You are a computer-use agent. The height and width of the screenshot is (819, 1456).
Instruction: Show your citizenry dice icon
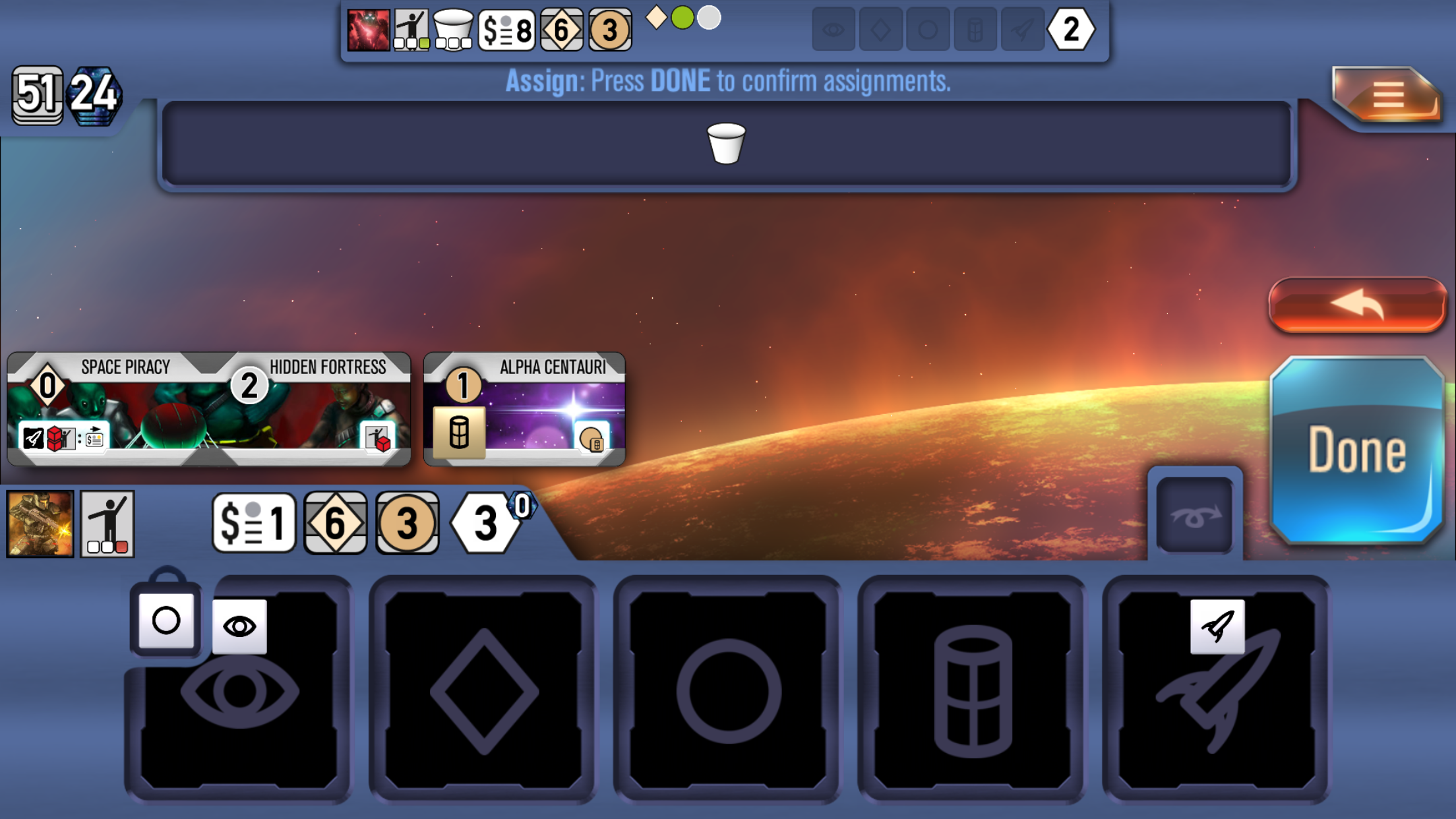[107, 524]
